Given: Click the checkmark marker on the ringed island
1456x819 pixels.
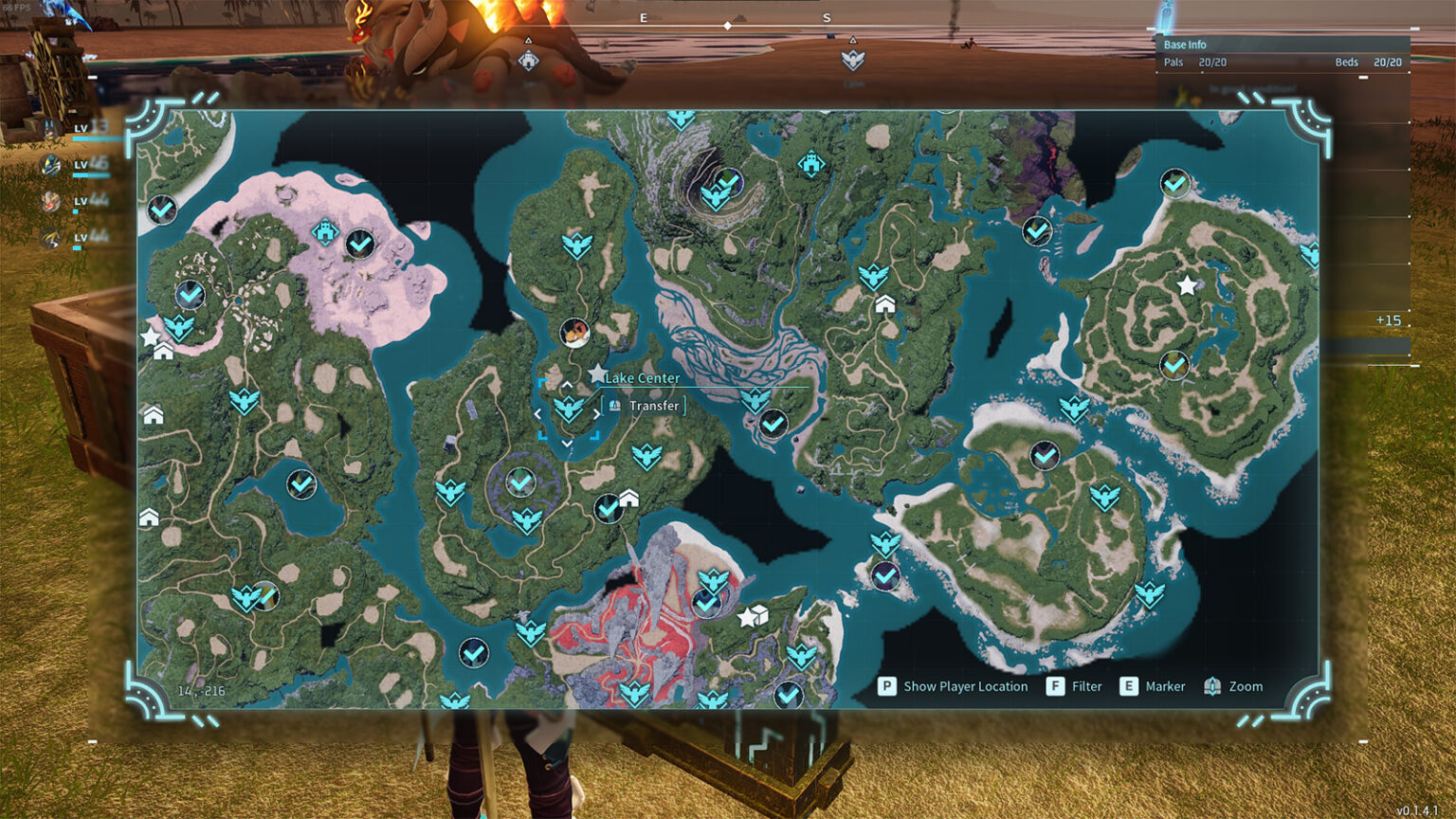Looking at the screenshot, I should [x=1174, y=365].
